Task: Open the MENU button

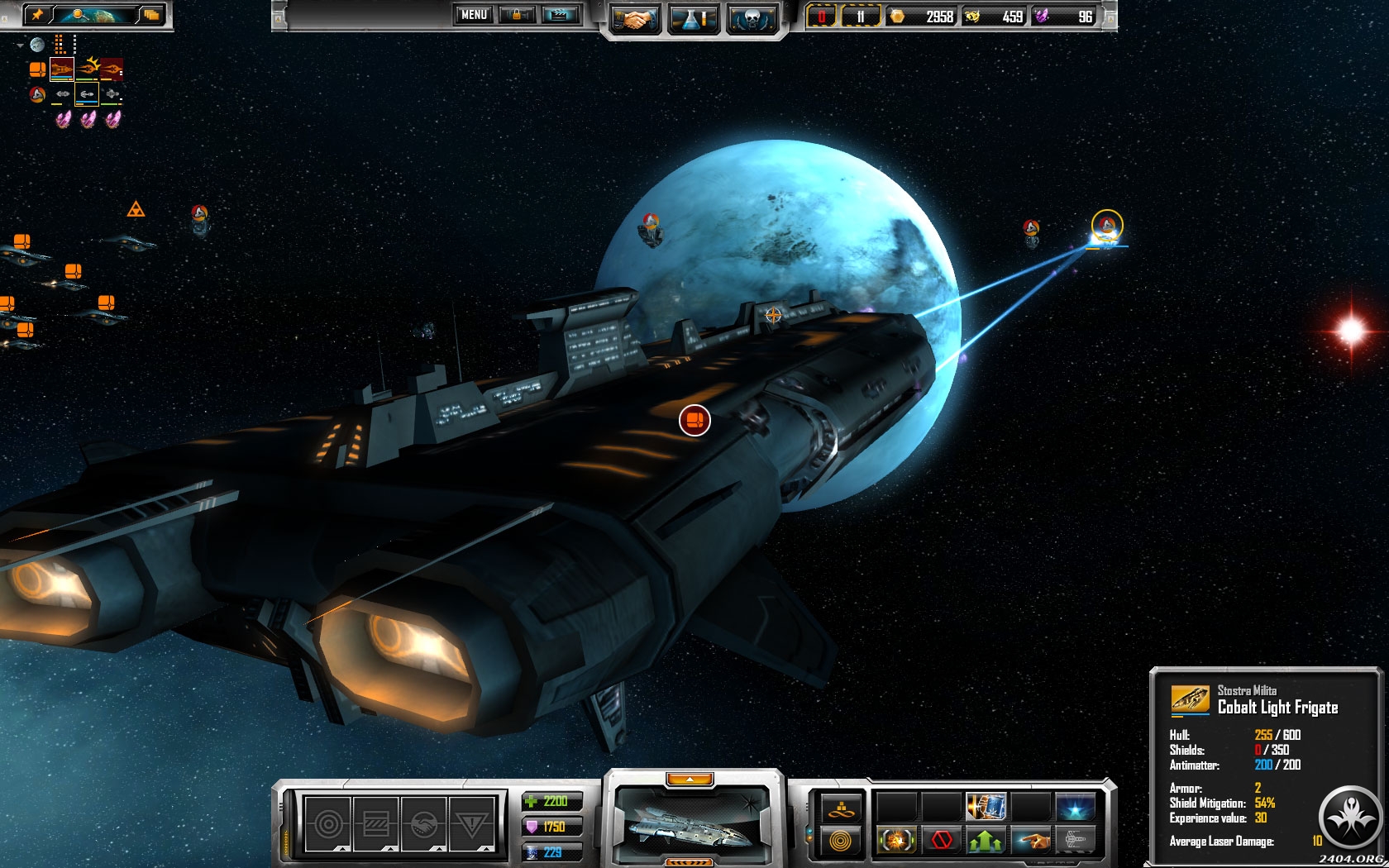Action: (x=474, y=15)
